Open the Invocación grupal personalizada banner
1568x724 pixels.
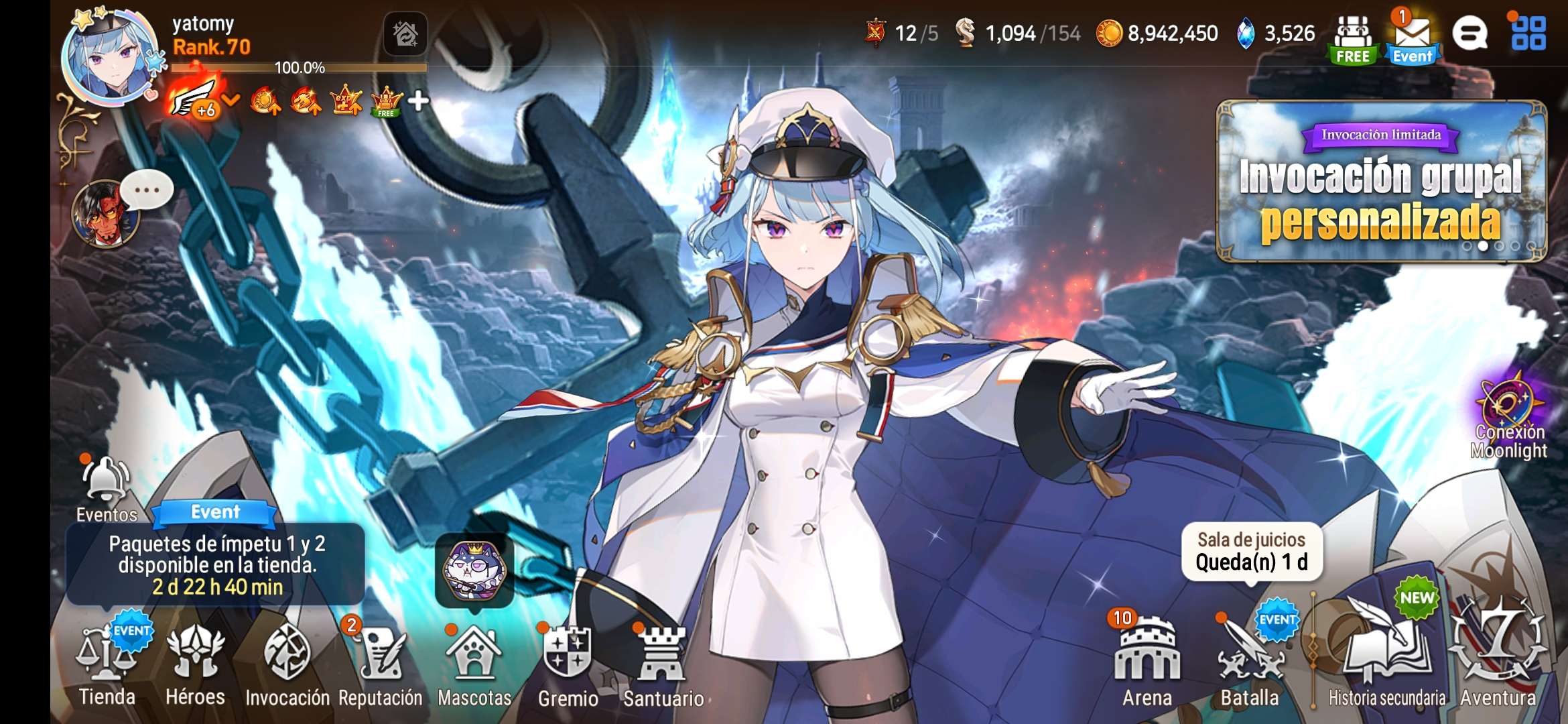tap(1381, 181)
